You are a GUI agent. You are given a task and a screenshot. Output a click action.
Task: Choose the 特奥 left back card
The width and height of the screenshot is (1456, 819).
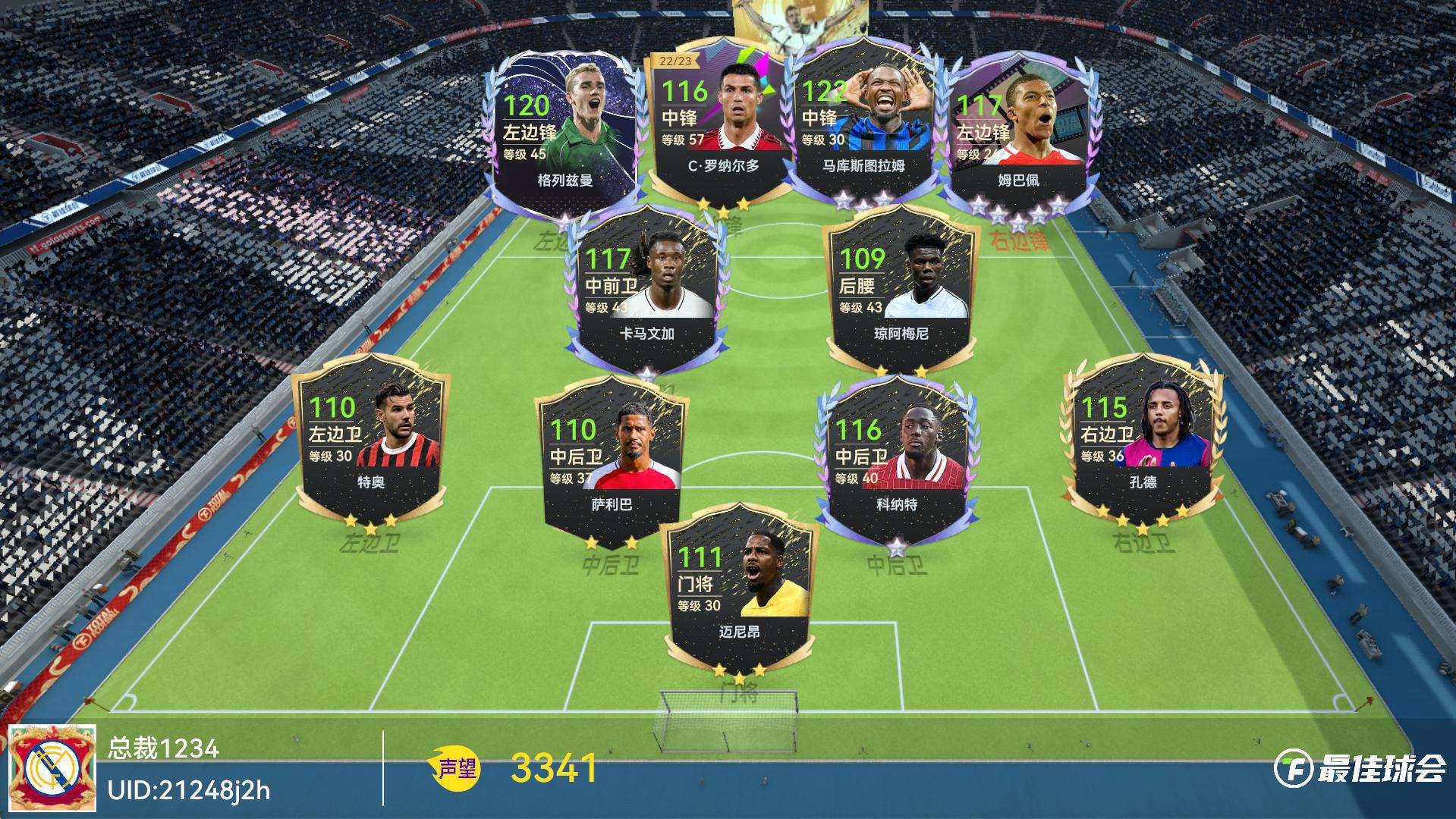pyautogui.click(x=371, y=440)
